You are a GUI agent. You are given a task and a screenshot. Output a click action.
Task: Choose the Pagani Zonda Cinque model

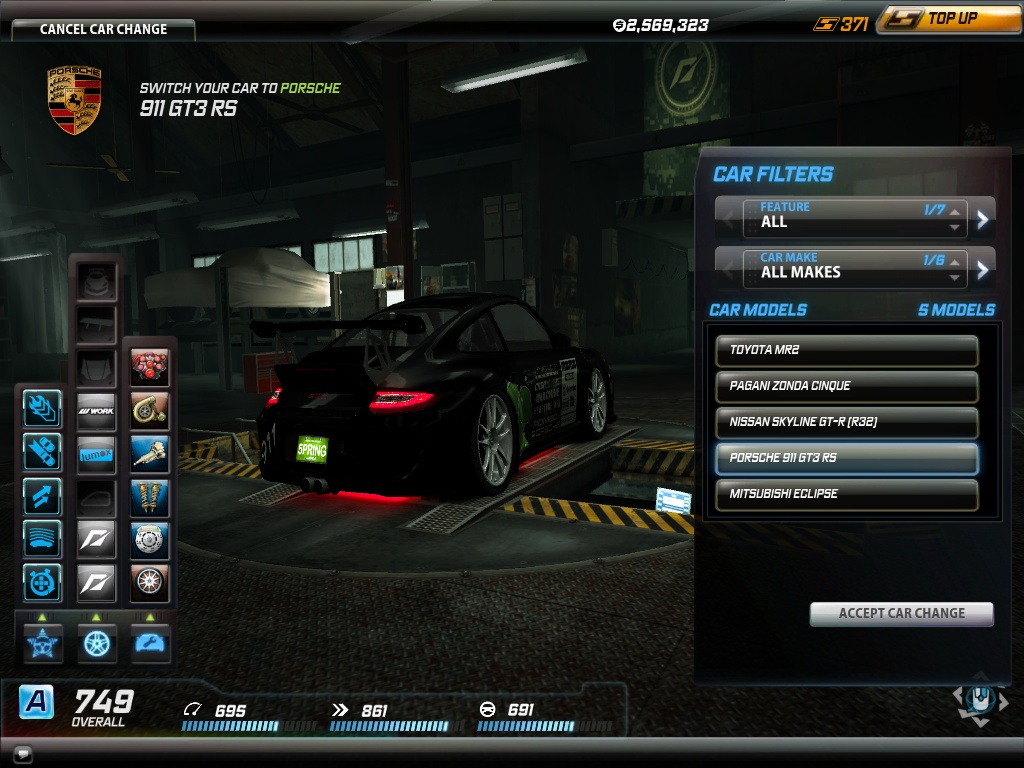coord(846,386)
